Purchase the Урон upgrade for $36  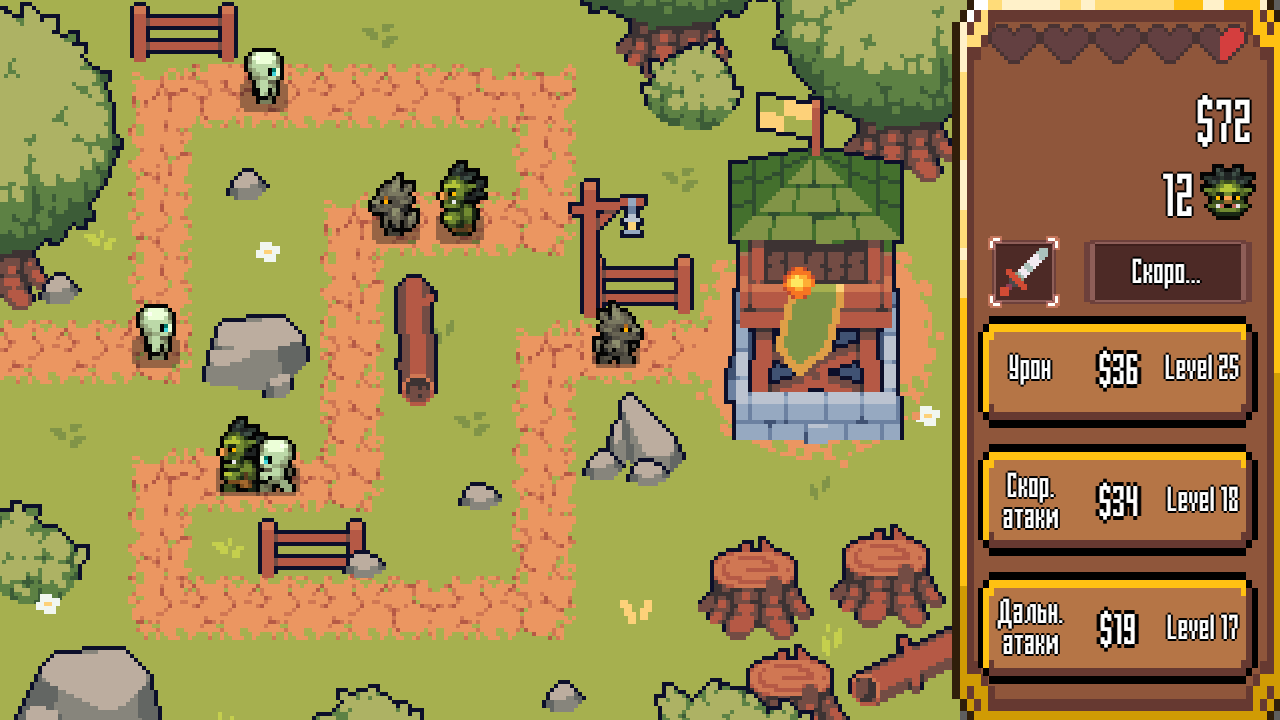click(1117, 370)
